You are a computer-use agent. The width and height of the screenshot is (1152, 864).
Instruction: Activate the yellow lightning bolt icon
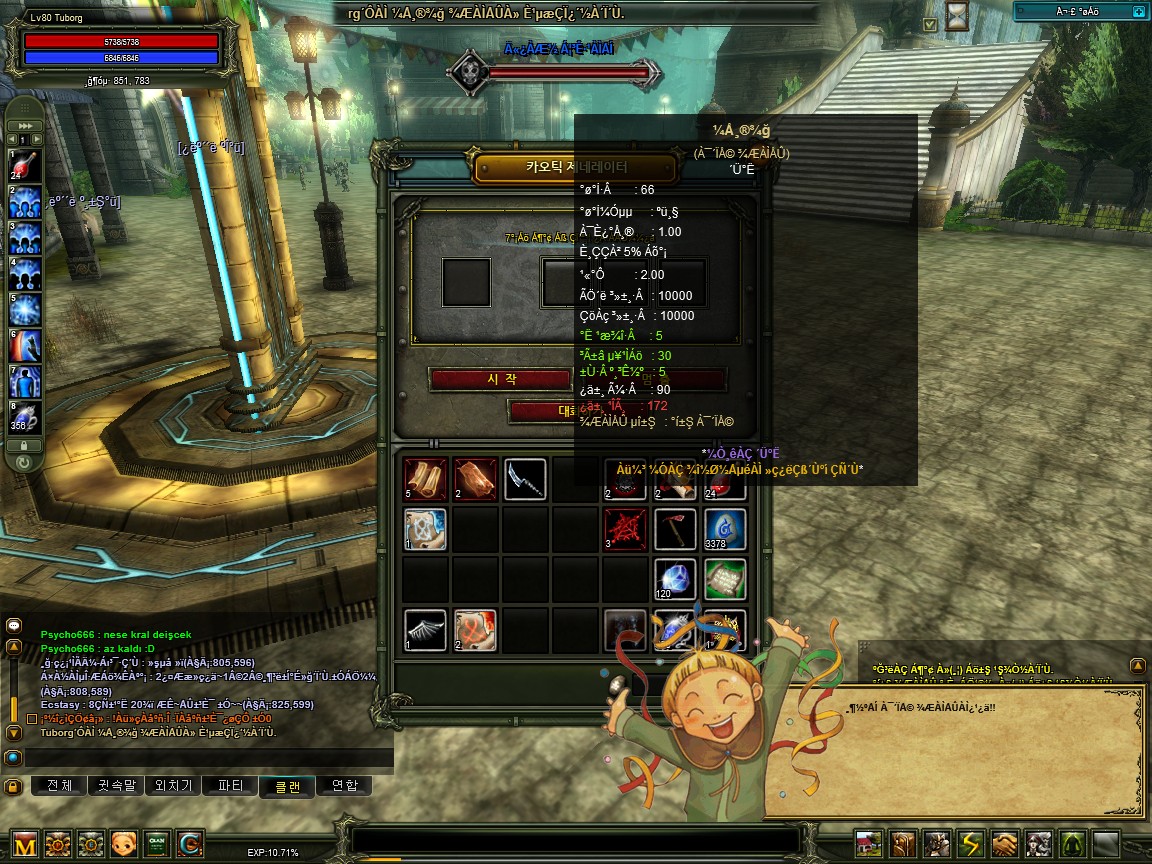click(971, 844)
